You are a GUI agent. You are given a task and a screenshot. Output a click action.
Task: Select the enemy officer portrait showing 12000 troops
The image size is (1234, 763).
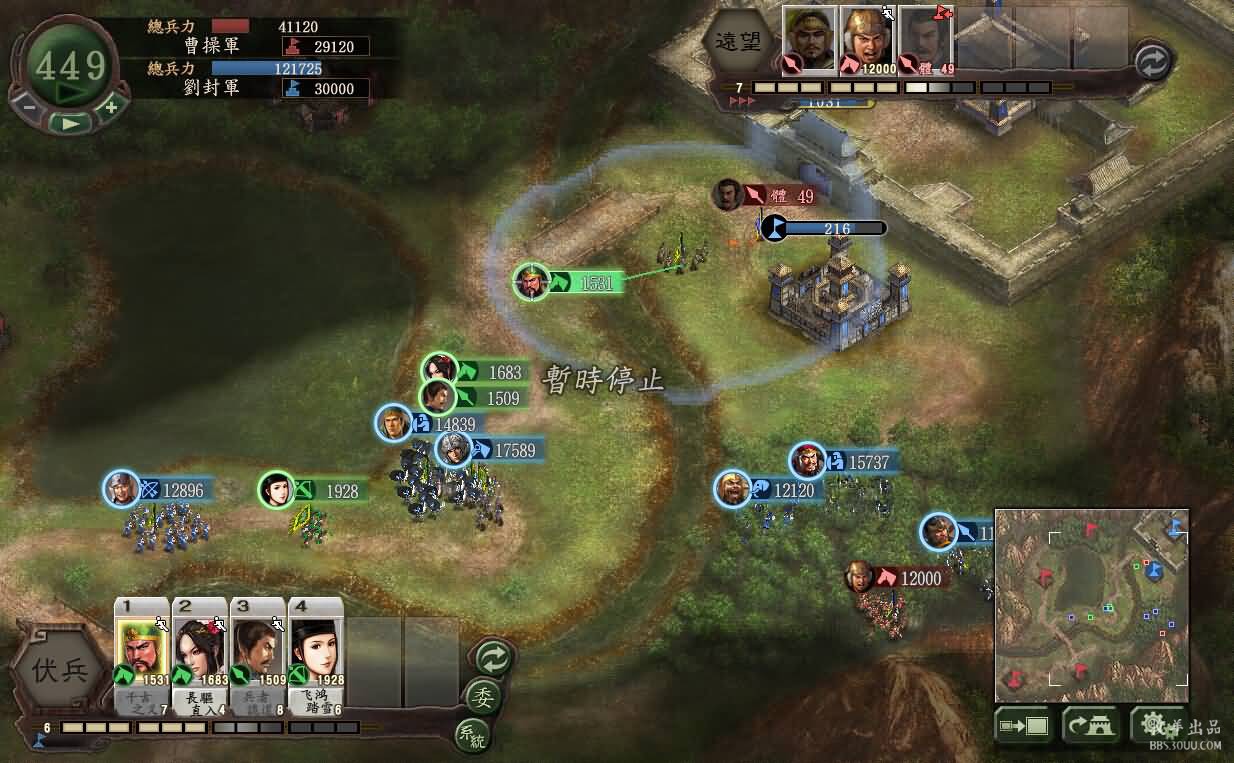[866, 40]
